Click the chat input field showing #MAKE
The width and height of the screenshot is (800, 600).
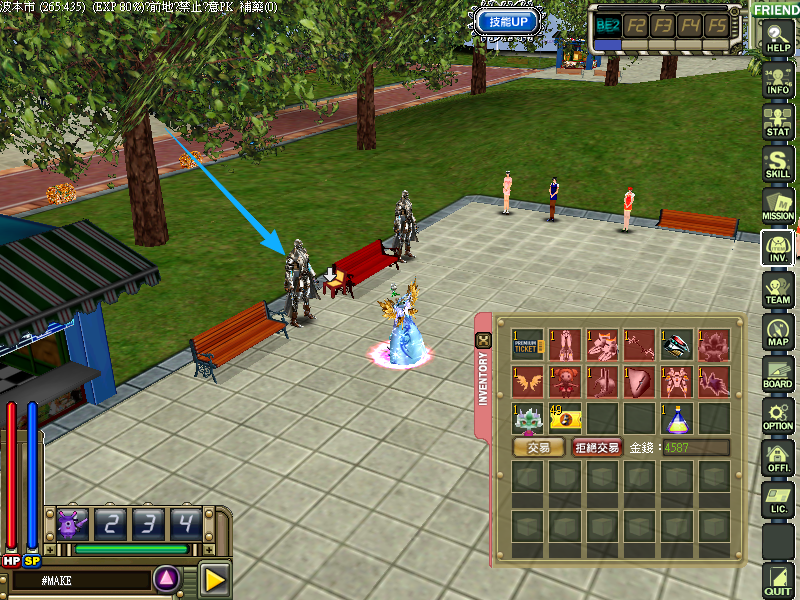click(x=78, y=579)
